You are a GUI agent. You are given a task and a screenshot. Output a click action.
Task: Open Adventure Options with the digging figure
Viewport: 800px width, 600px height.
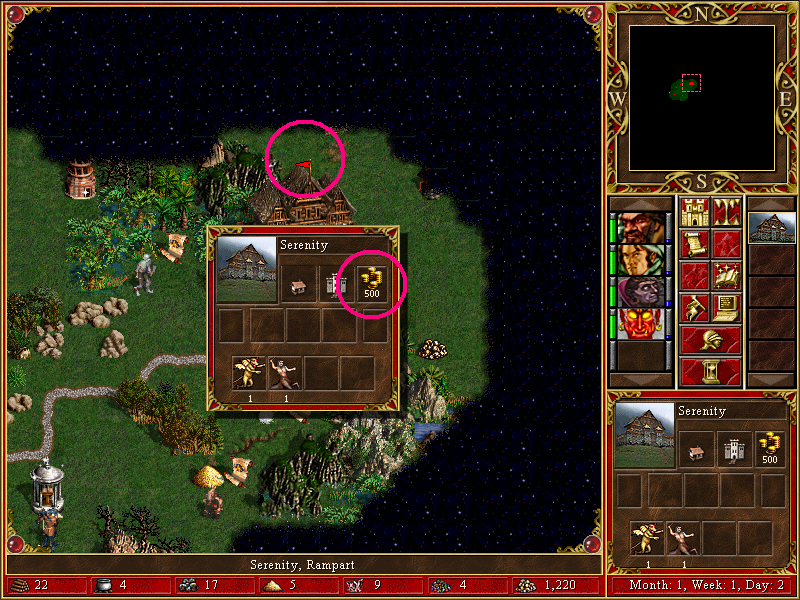point(694,308)
